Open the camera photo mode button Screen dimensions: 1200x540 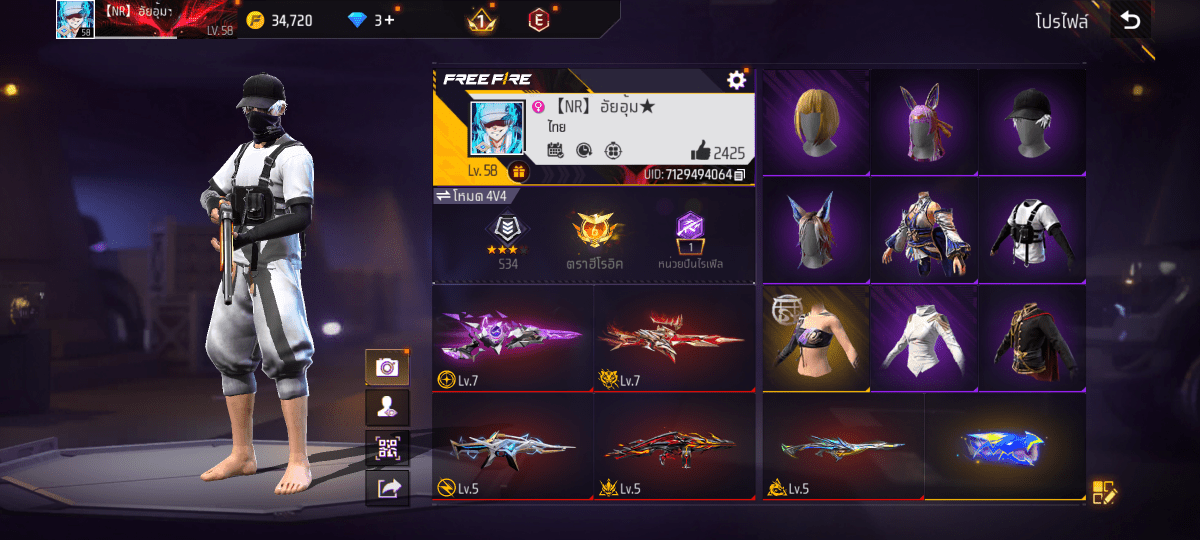click(x=386, y=368)
